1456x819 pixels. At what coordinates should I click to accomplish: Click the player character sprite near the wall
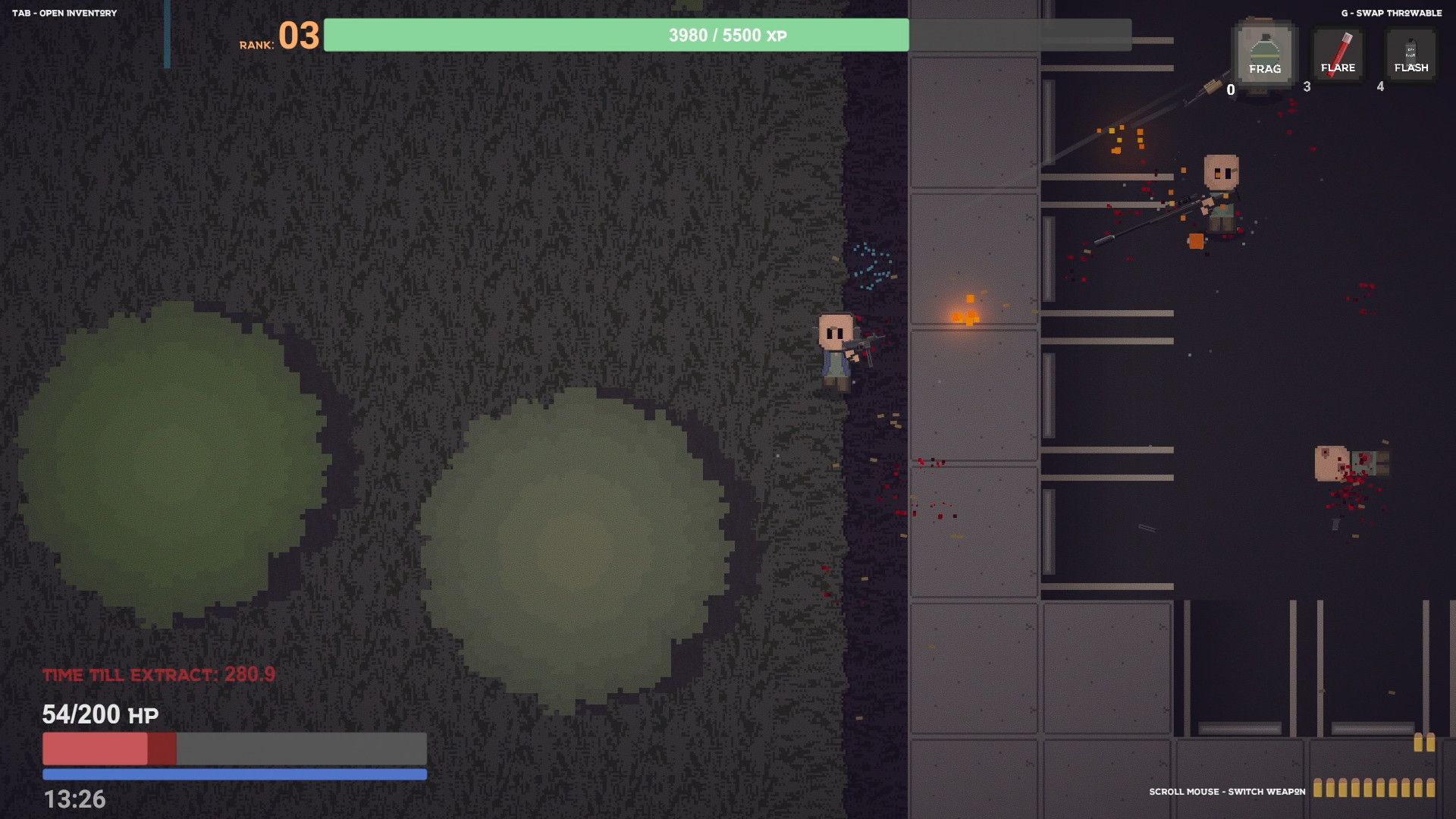click(x=838, y=353)
